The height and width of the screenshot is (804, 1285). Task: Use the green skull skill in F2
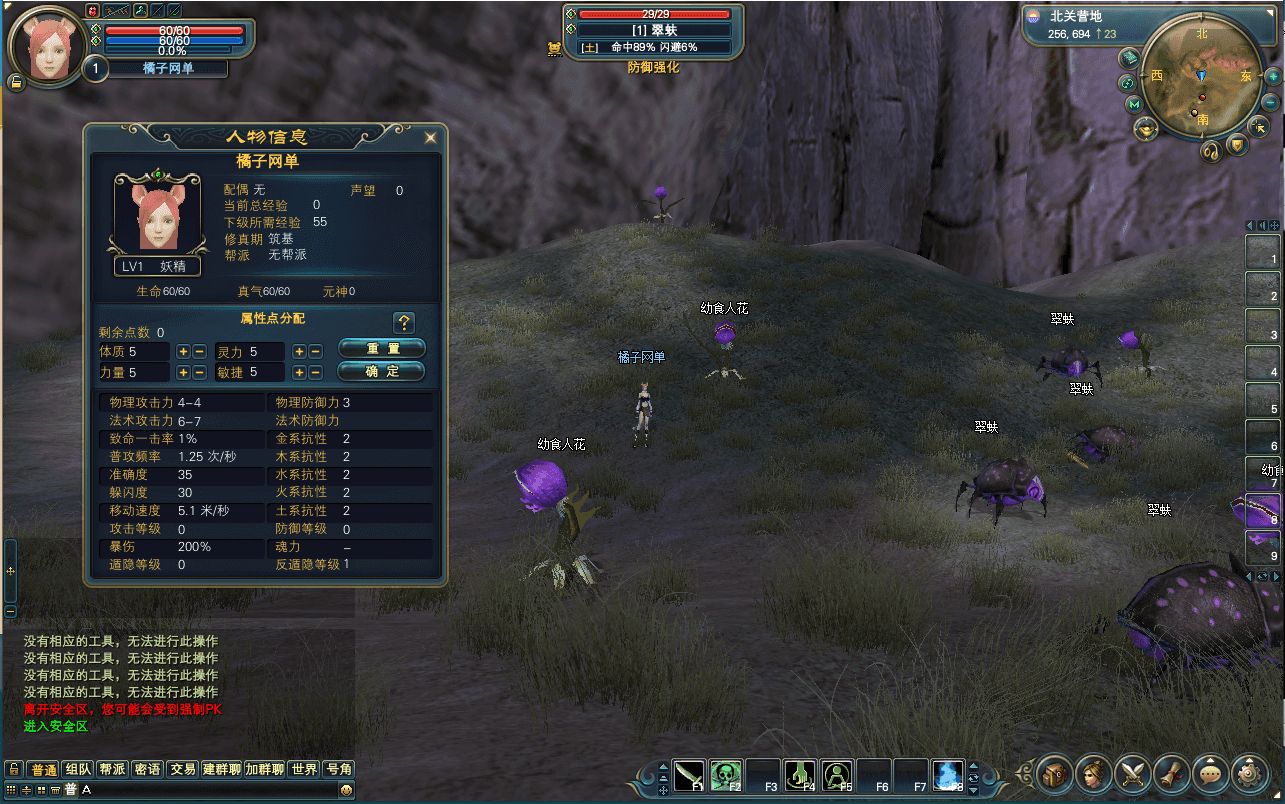(726, 775)
